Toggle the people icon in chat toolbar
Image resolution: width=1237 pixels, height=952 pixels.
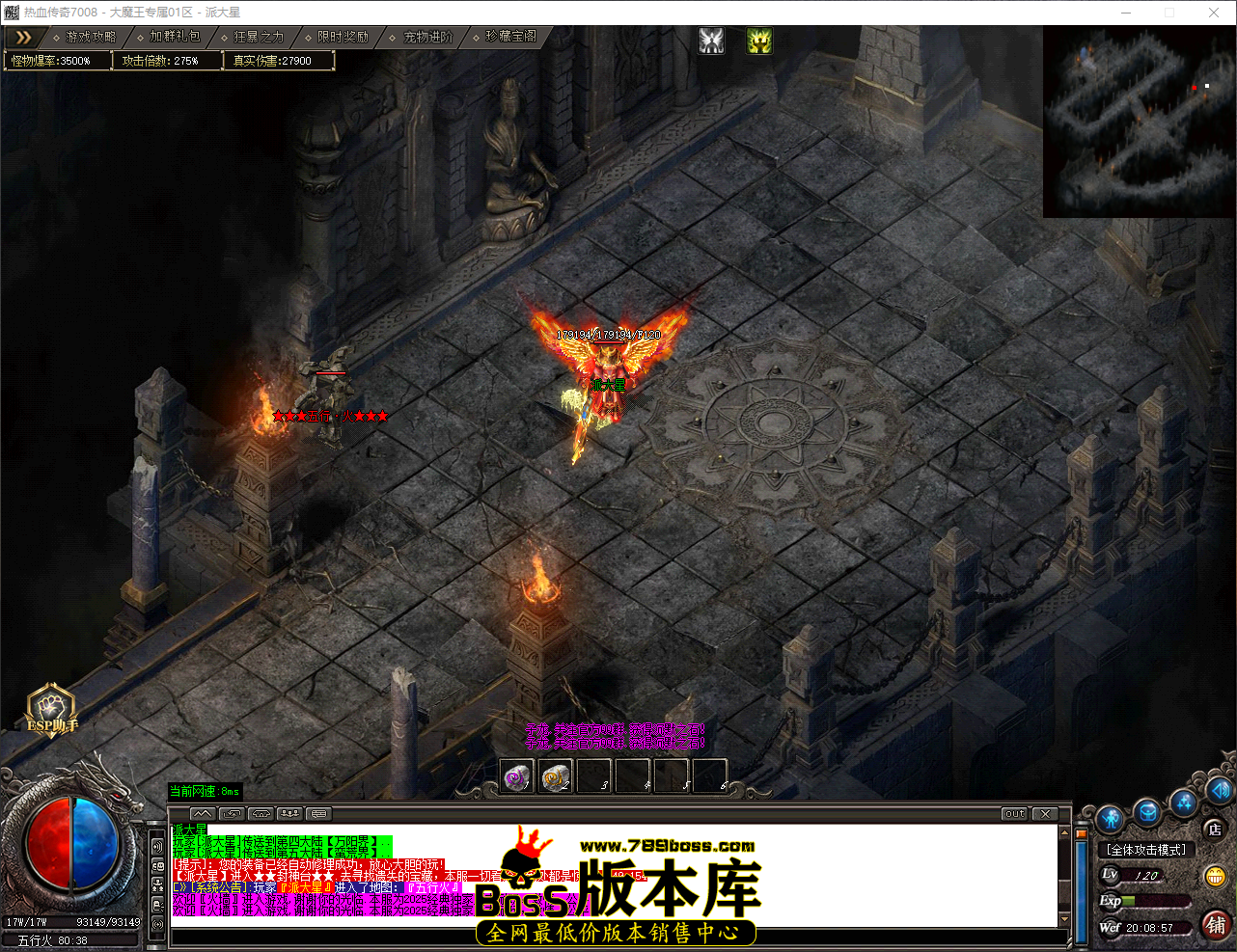point(289,814)
